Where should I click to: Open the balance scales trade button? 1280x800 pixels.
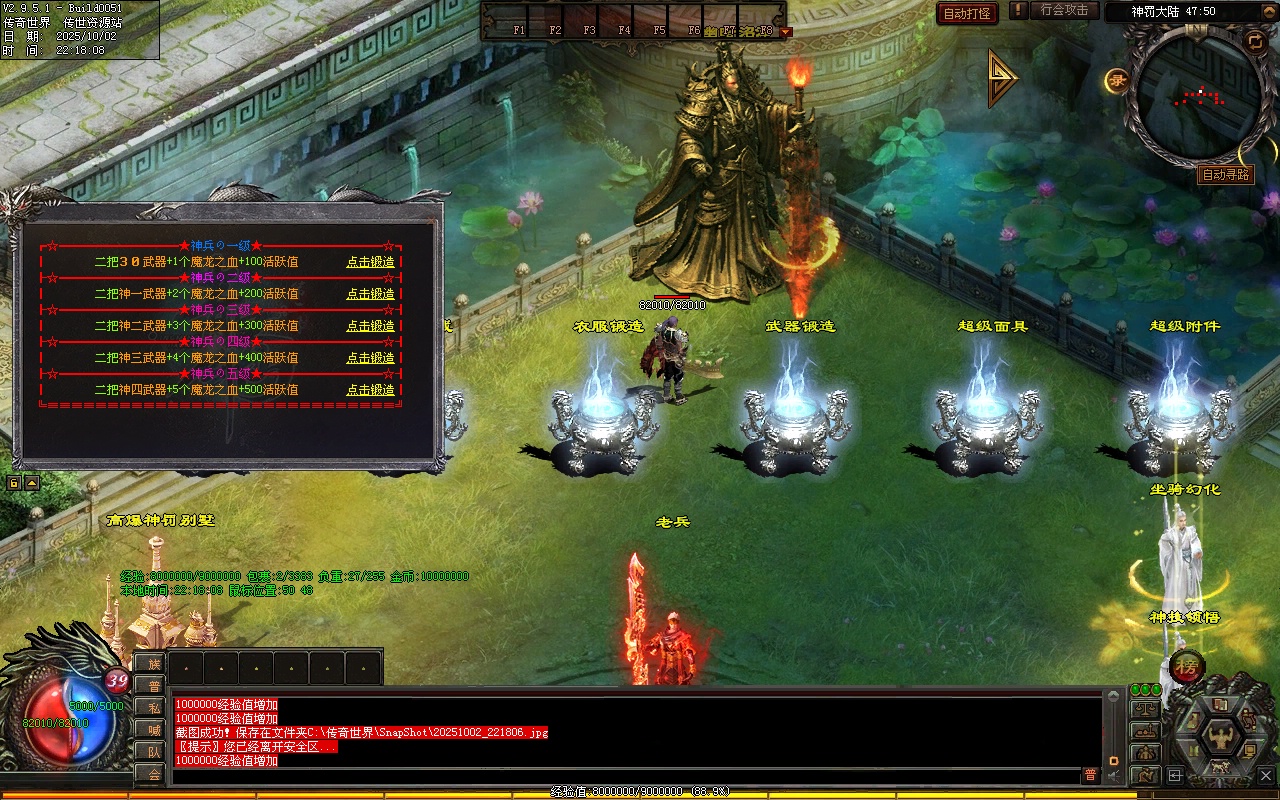click(x=1145, y=710)
